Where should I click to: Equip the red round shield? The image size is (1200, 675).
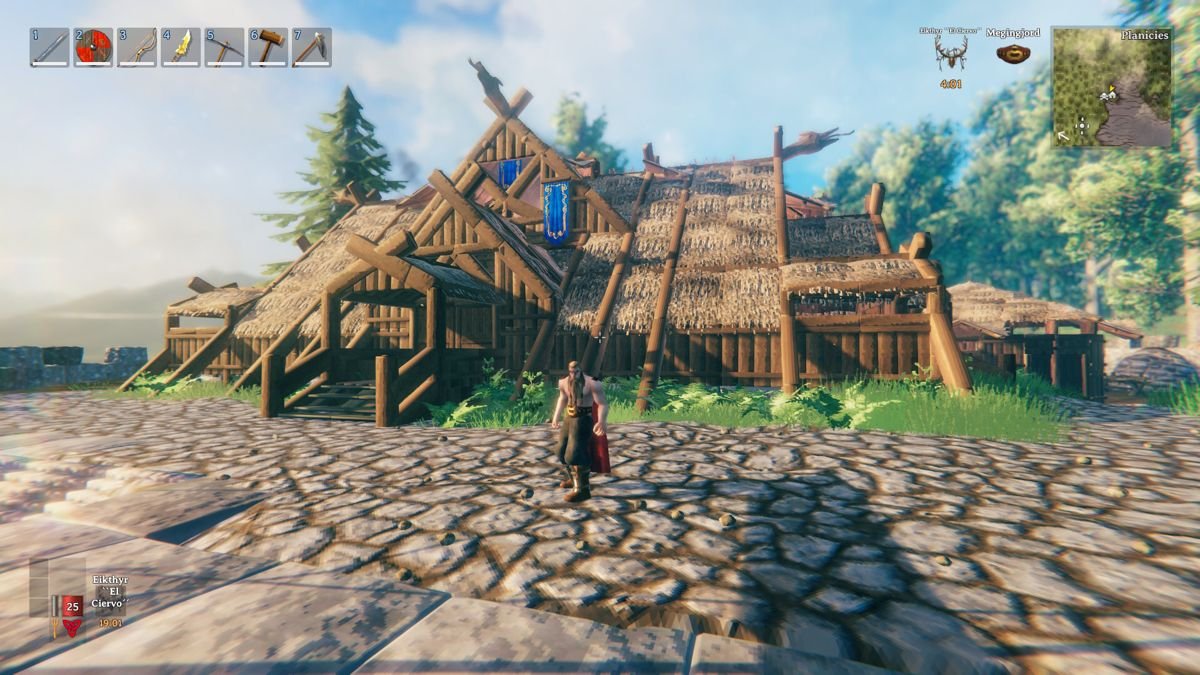[94, 47]
